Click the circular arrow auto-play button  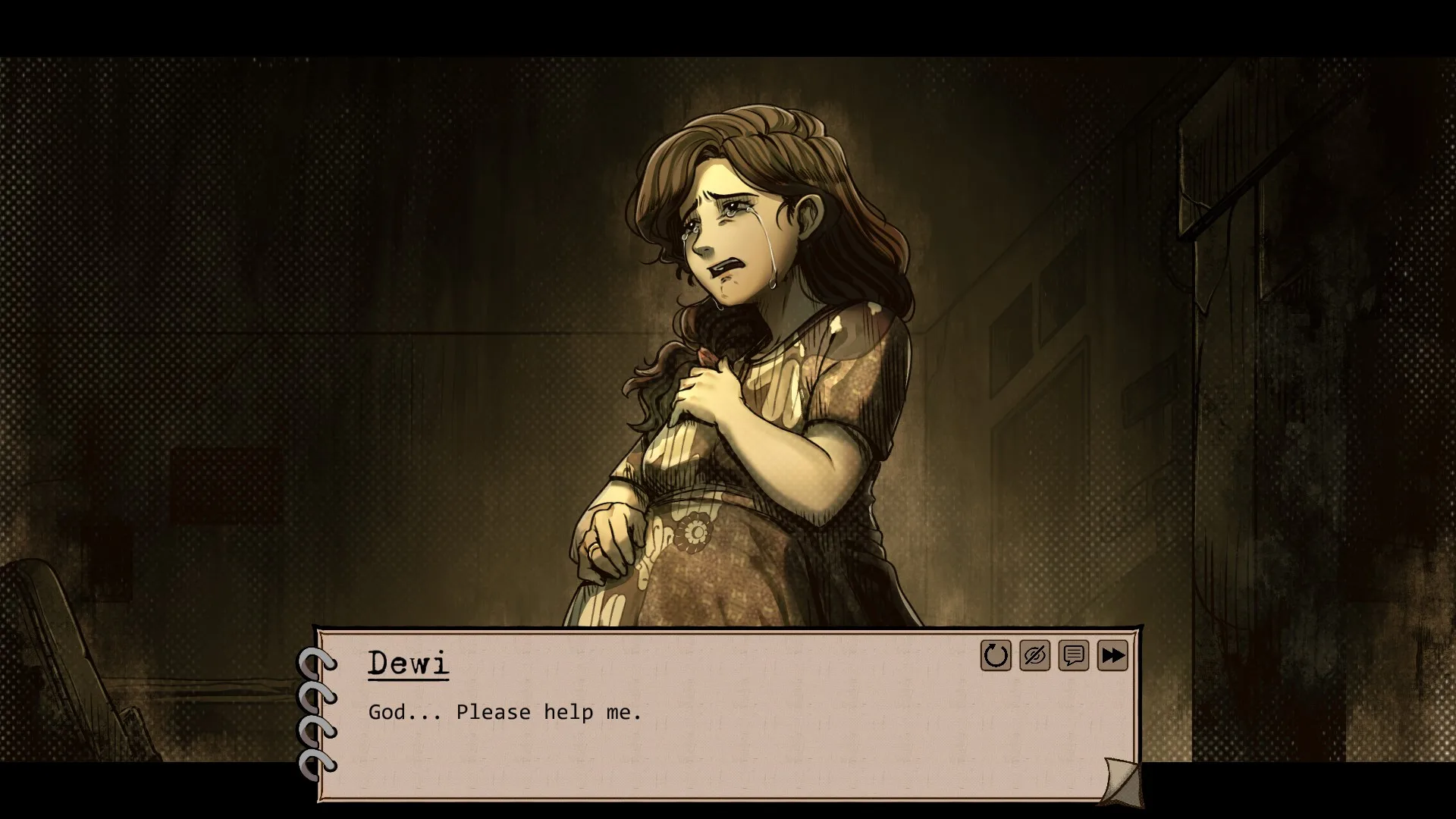click(x=996, y=656)
